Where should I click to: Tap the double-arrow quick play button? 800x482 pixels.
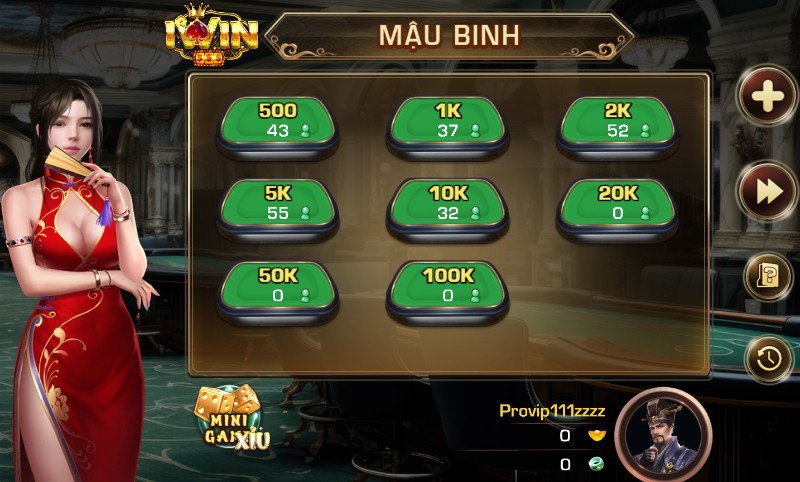[766, 191]
